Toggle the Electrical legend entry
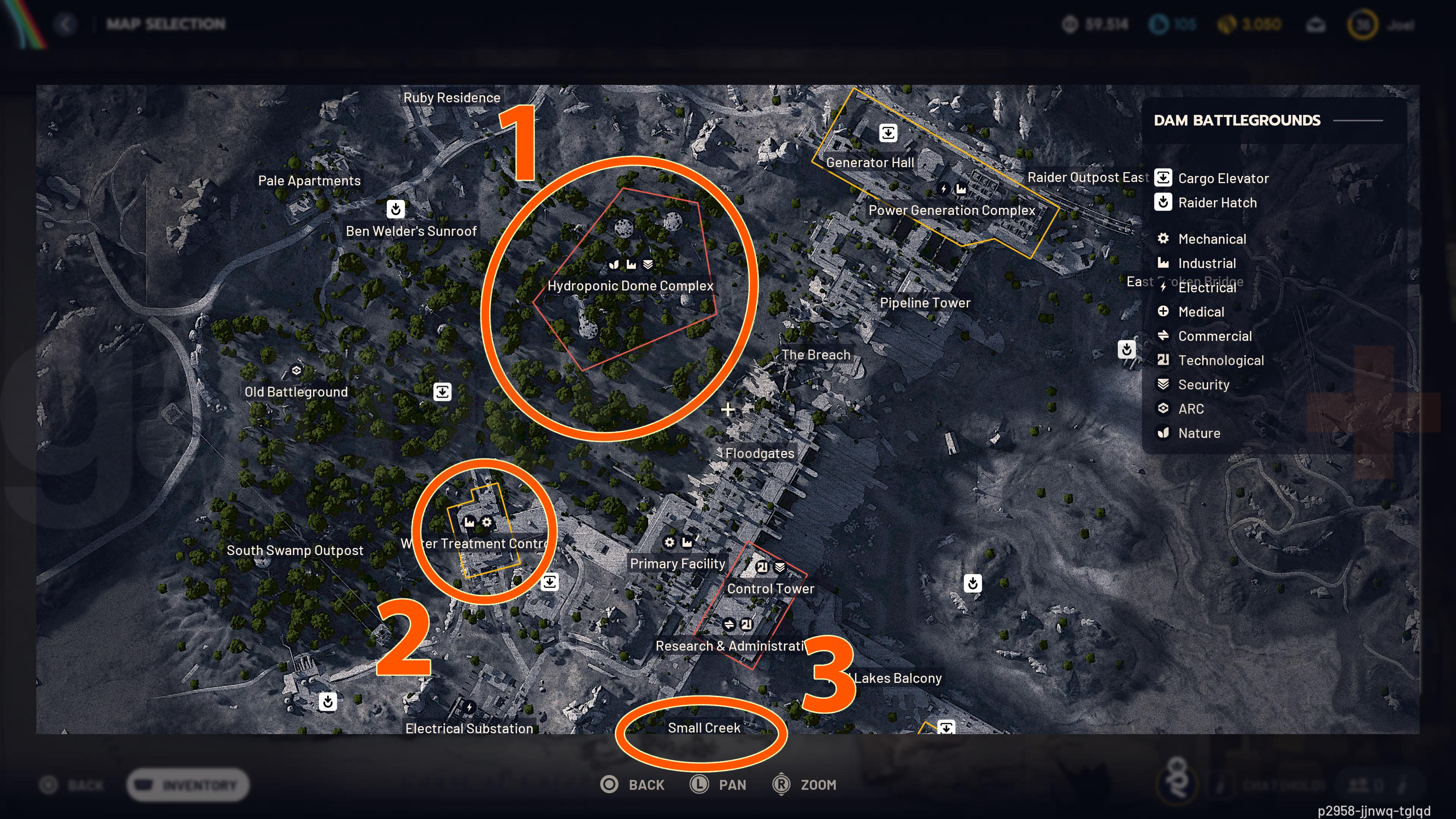The height and width of the screenshot is (819, 1456). (1163, 288)
